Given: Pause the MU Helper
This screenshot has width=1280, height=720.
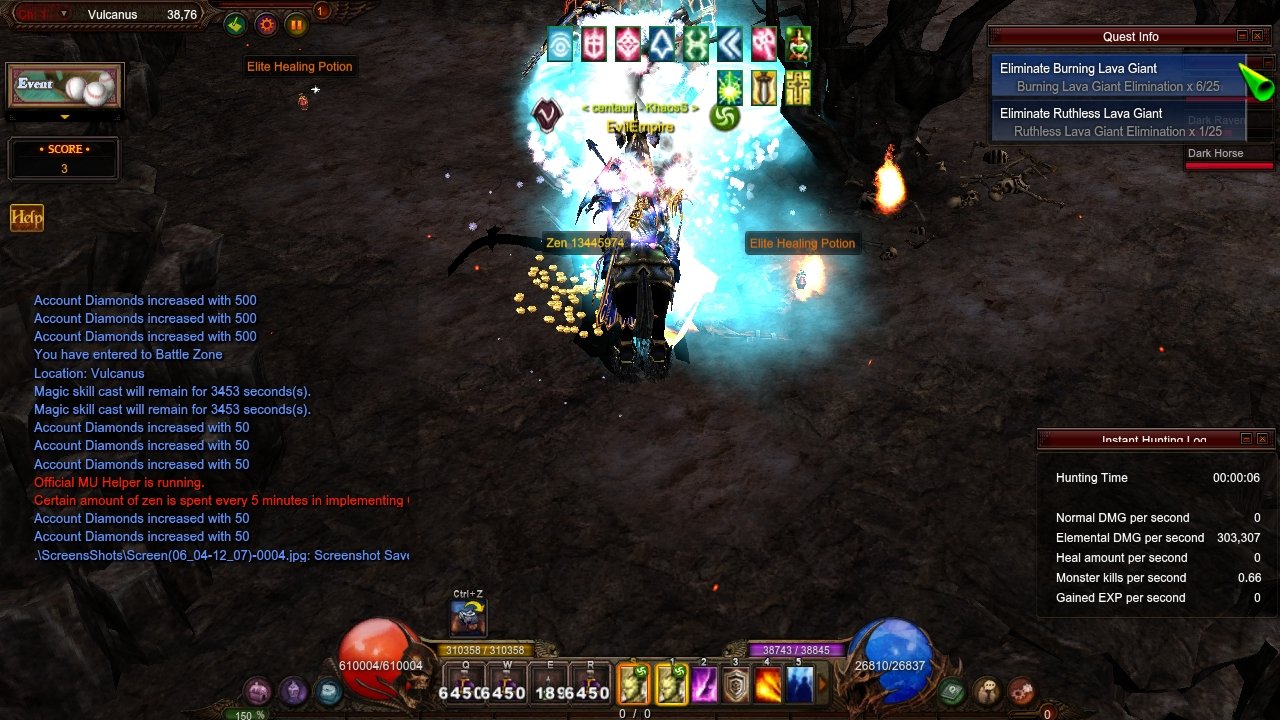Looking at the screenshot, I should point(296,25).
